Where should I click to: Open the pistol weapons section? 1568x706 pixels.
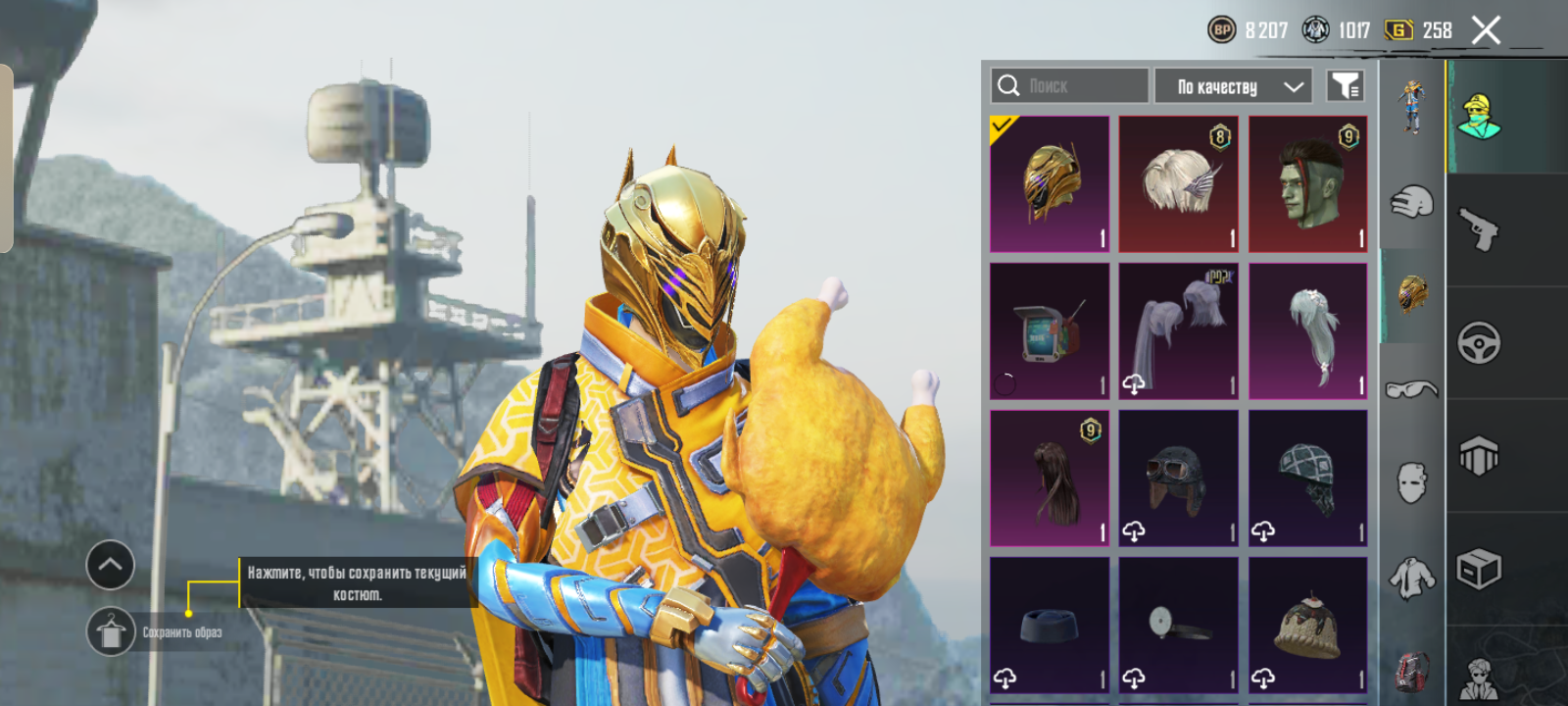pyautogui.click(x=1479, y=229)
